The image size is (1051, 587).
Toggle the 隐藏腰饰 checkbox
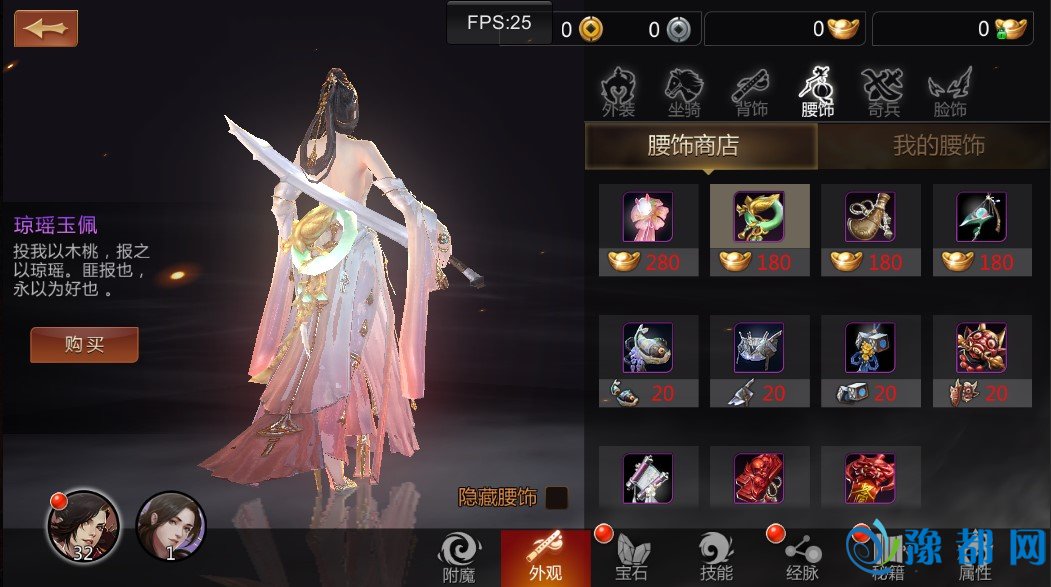click(x=557, y=497)
